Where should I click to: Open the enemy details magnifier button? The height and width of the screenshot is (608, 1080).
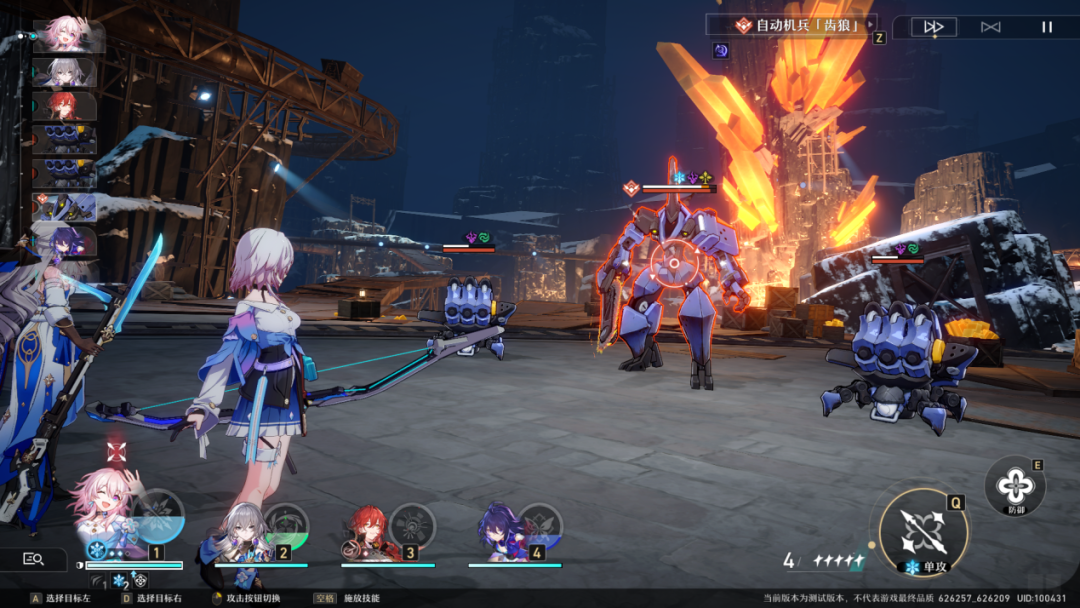[33, 559]
